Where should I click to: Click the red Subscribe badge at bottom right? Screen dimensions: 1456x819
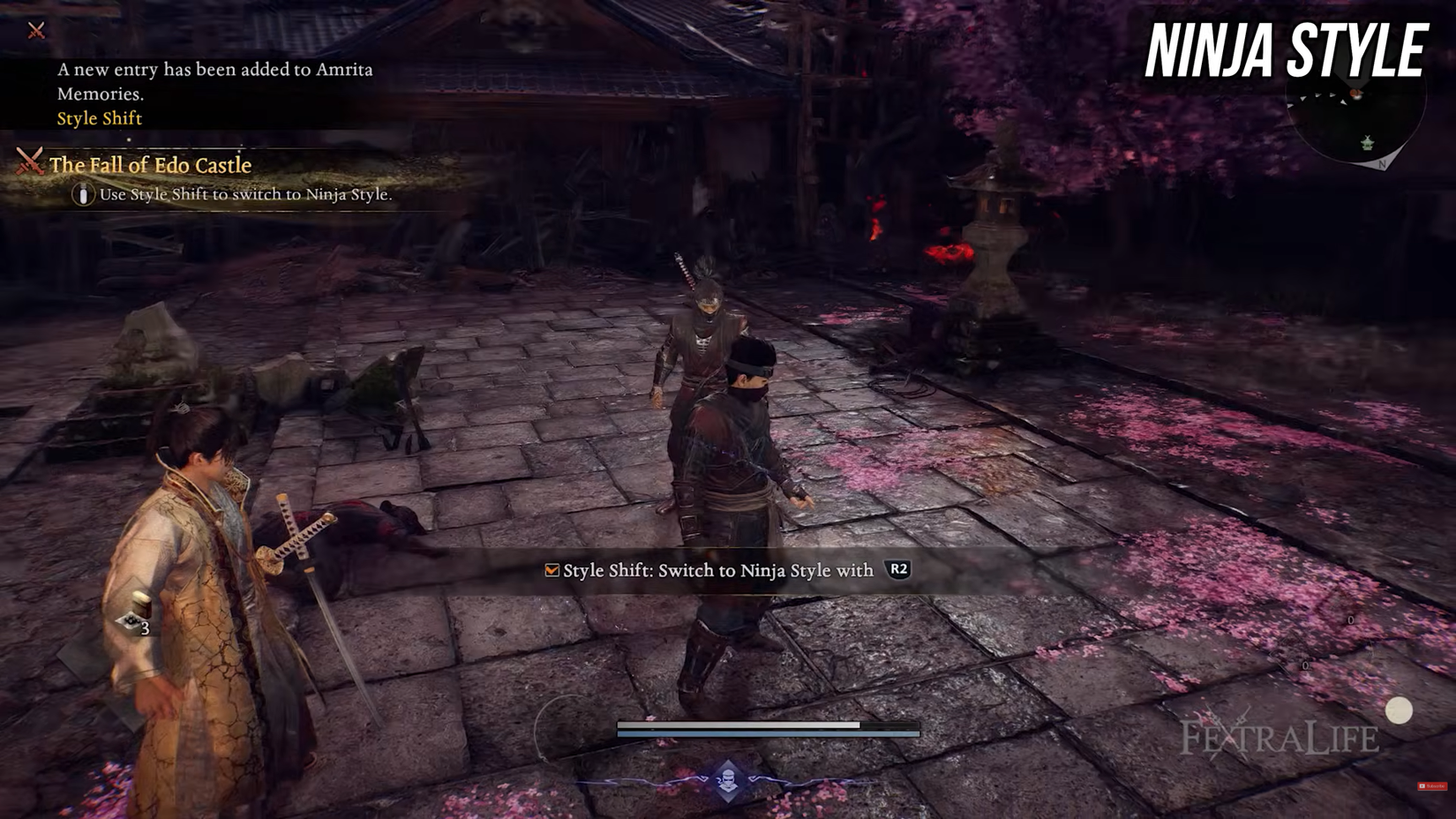pyautogui.click(x=1432, y=786)
